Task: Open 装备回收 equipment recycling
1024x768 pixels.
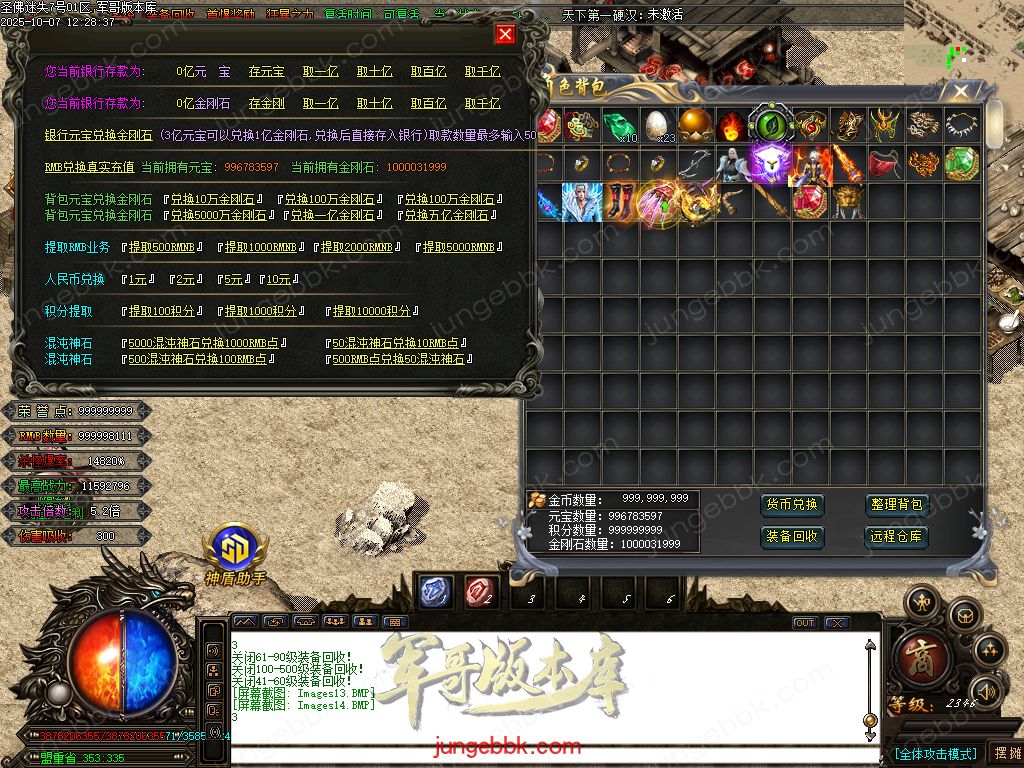Action: point(791,537)
